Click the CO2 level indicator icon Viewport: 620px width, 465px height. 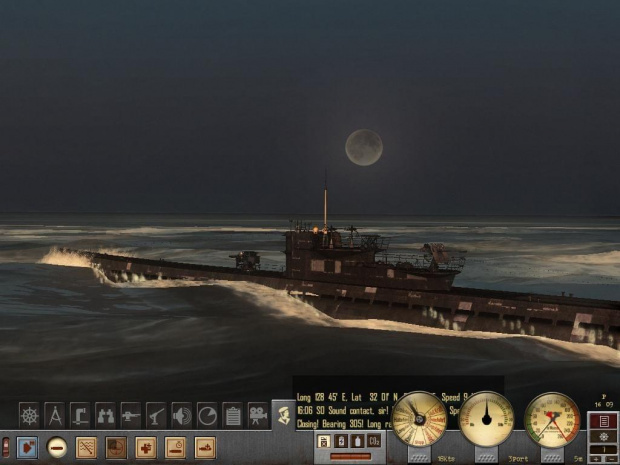(x=373, y=441)
